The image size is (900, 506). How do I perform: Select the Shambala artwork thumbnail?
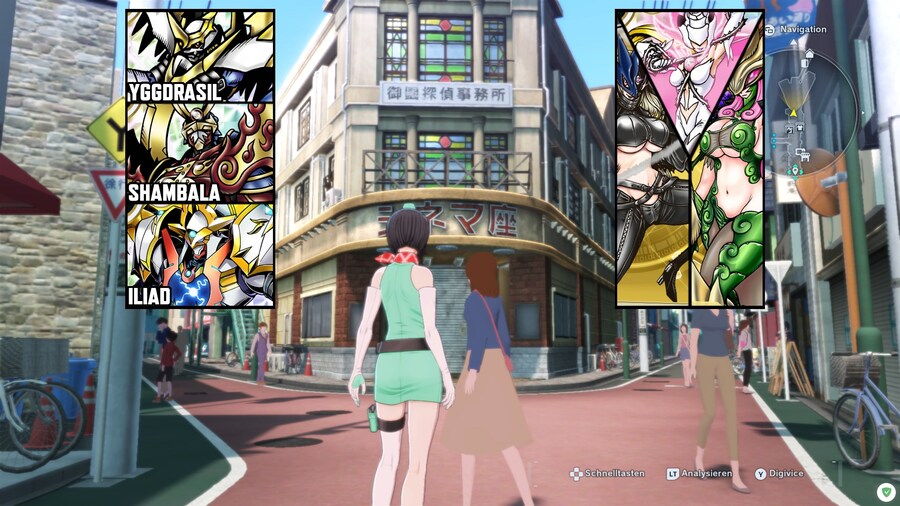click(200, 152)
